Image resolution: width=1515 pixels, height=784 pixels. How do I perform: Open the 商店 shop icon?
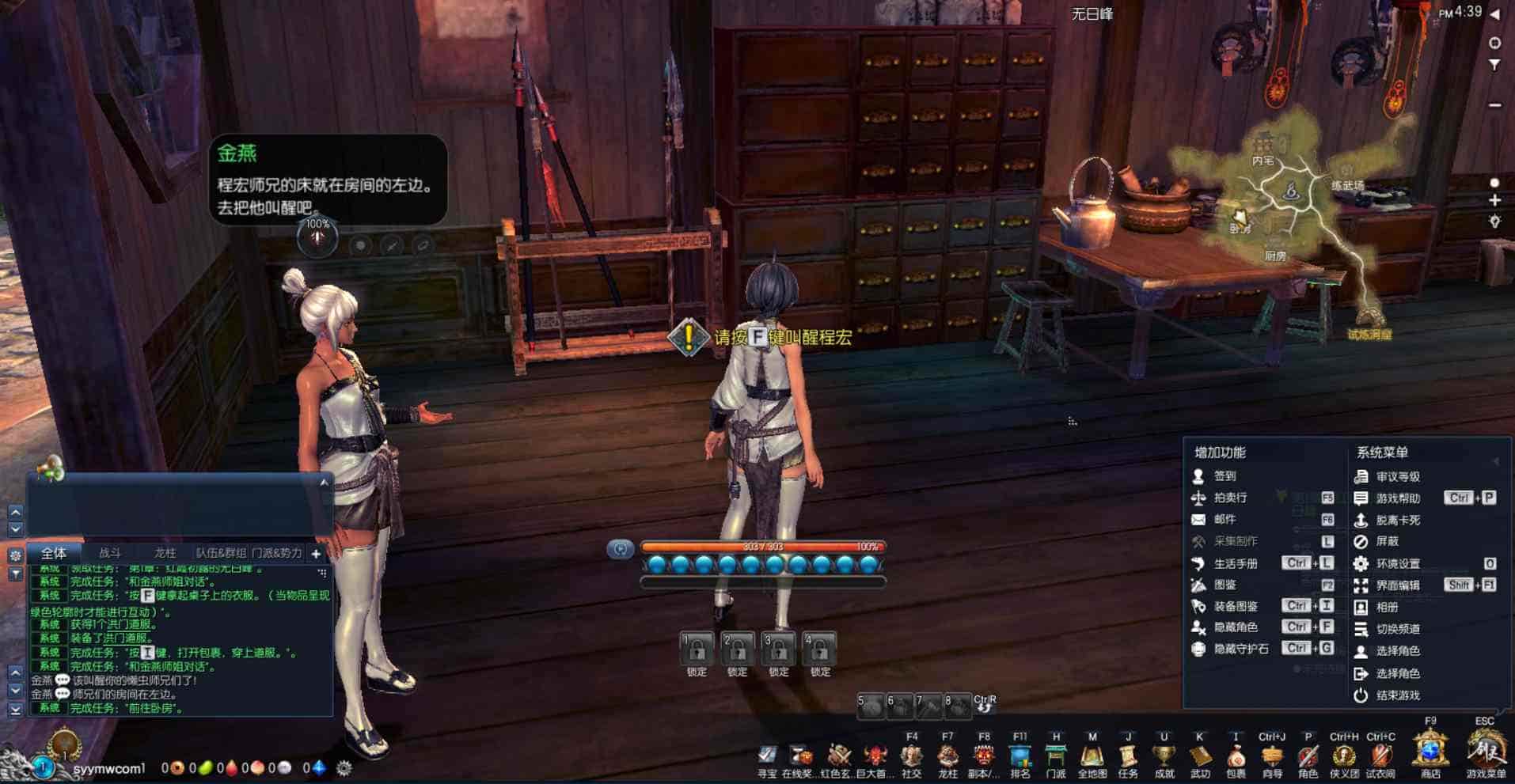1430,753
